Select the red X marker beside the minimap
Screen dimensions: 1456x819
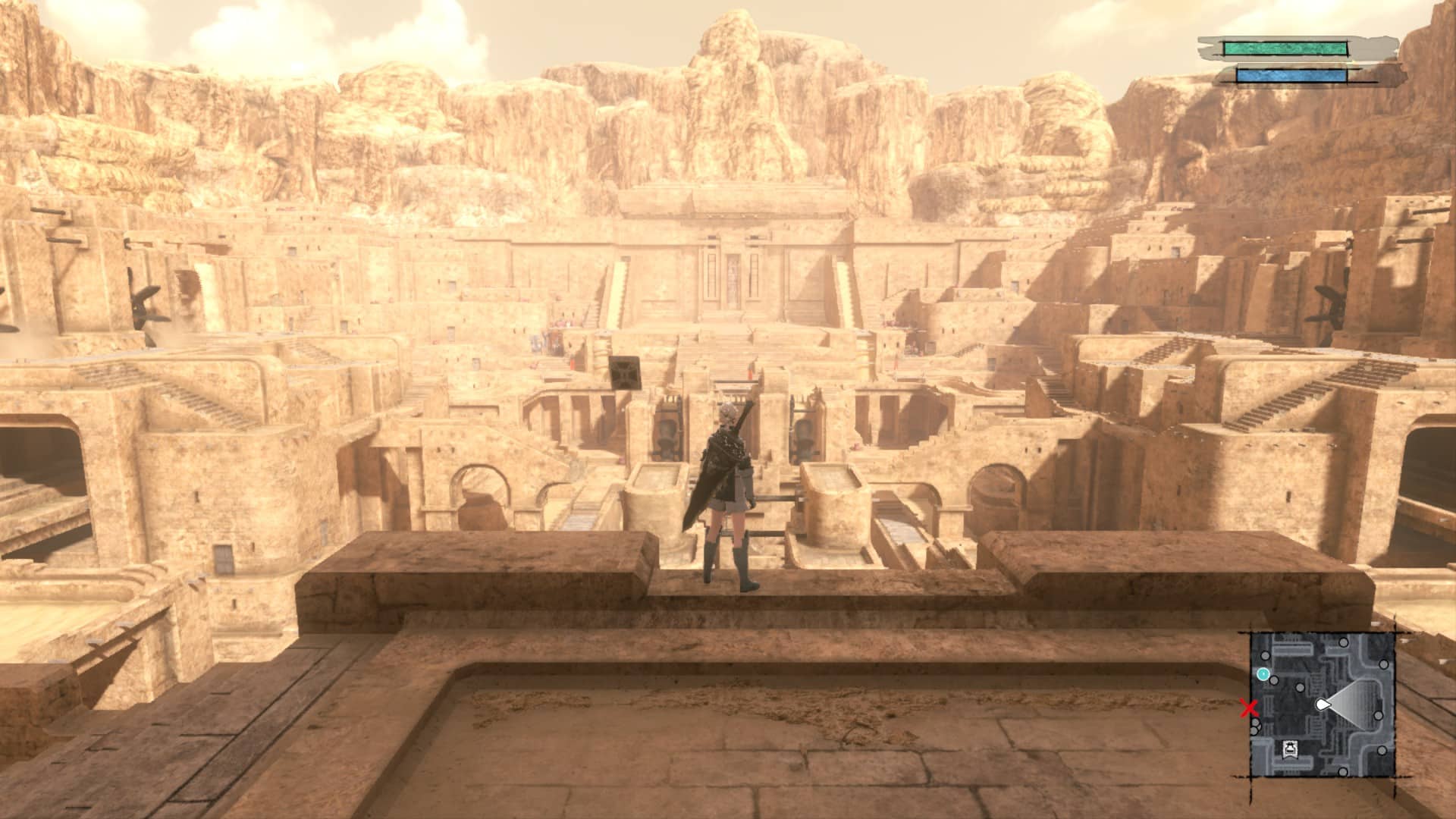pos(1248,709)
